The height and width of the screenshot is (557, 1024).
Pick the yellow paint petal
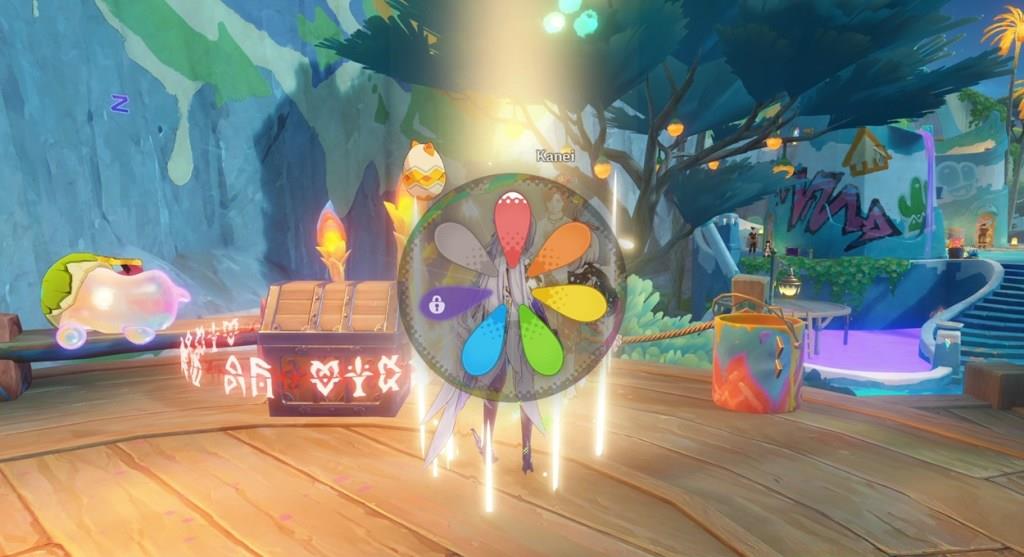(x=572, y=302)
